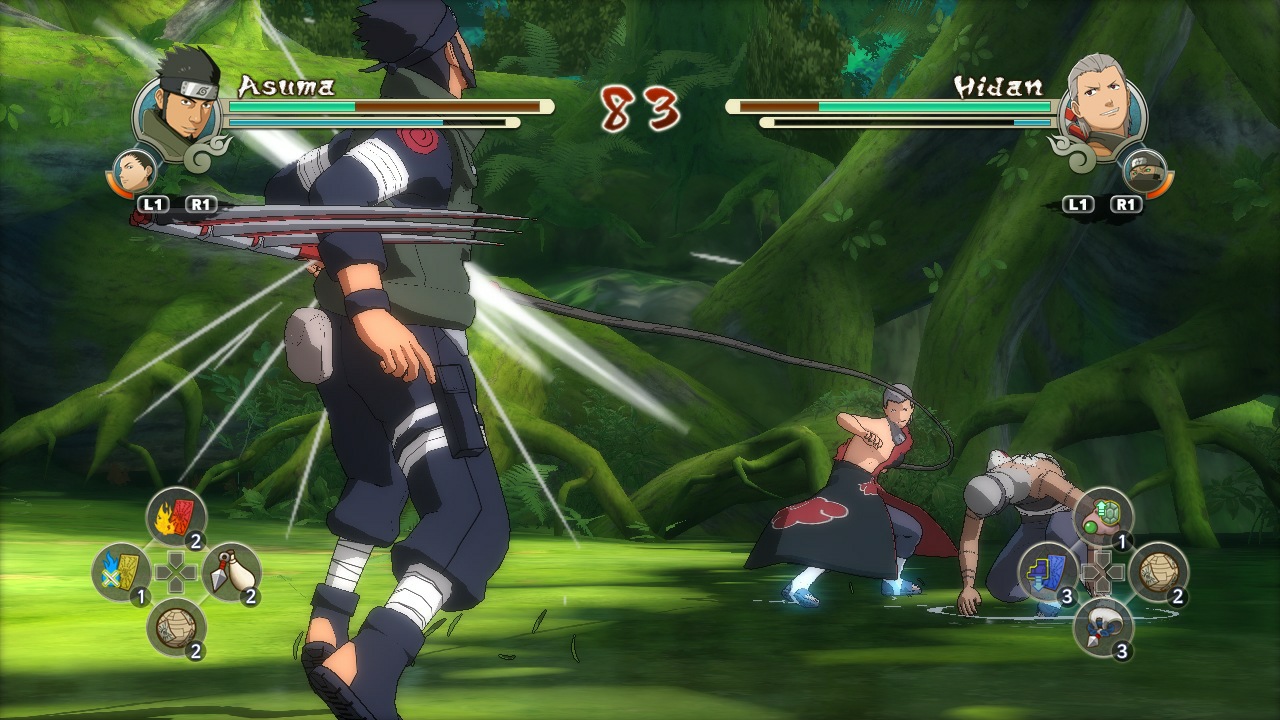
Task: Use Hidan's green healing pill item
Action: pyautogui.click(x=1102, y=514)
